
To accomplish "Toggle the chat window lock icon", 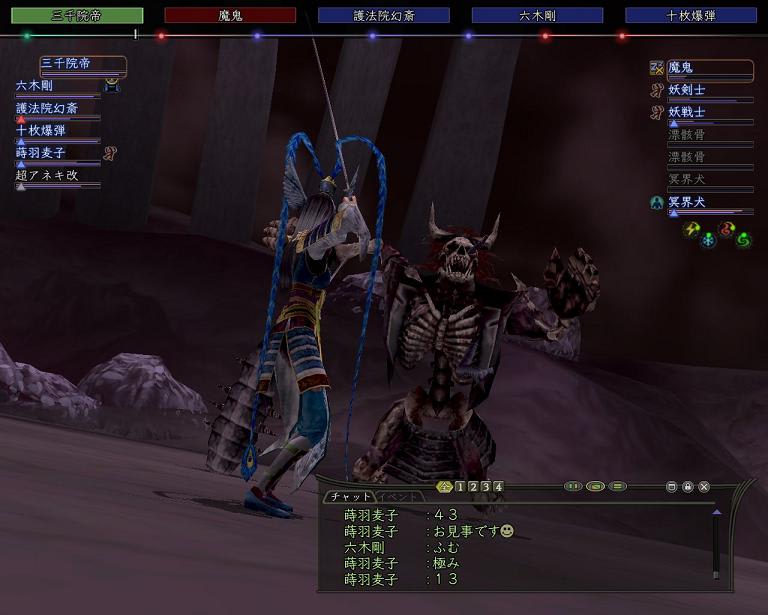I will pos(688,487).
